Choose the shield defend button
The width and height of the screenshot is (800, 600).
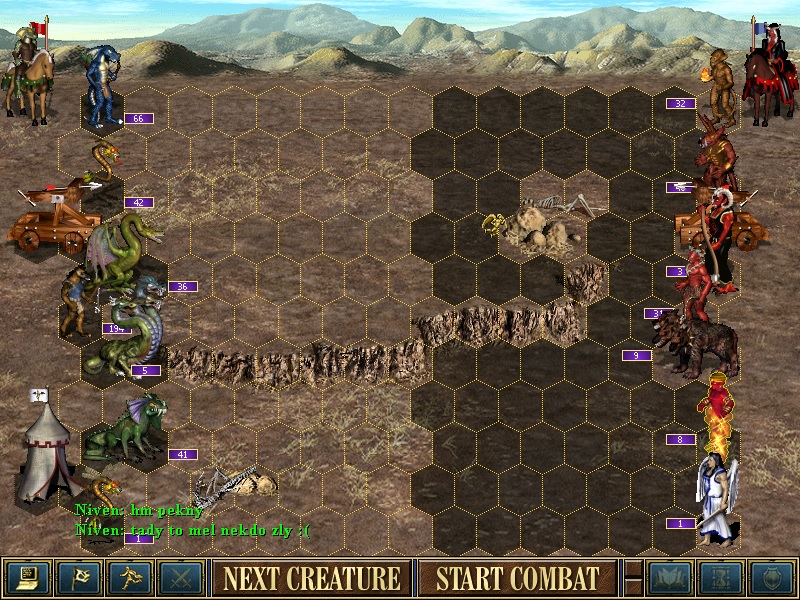pyautogui.click(x=772, y=578)
